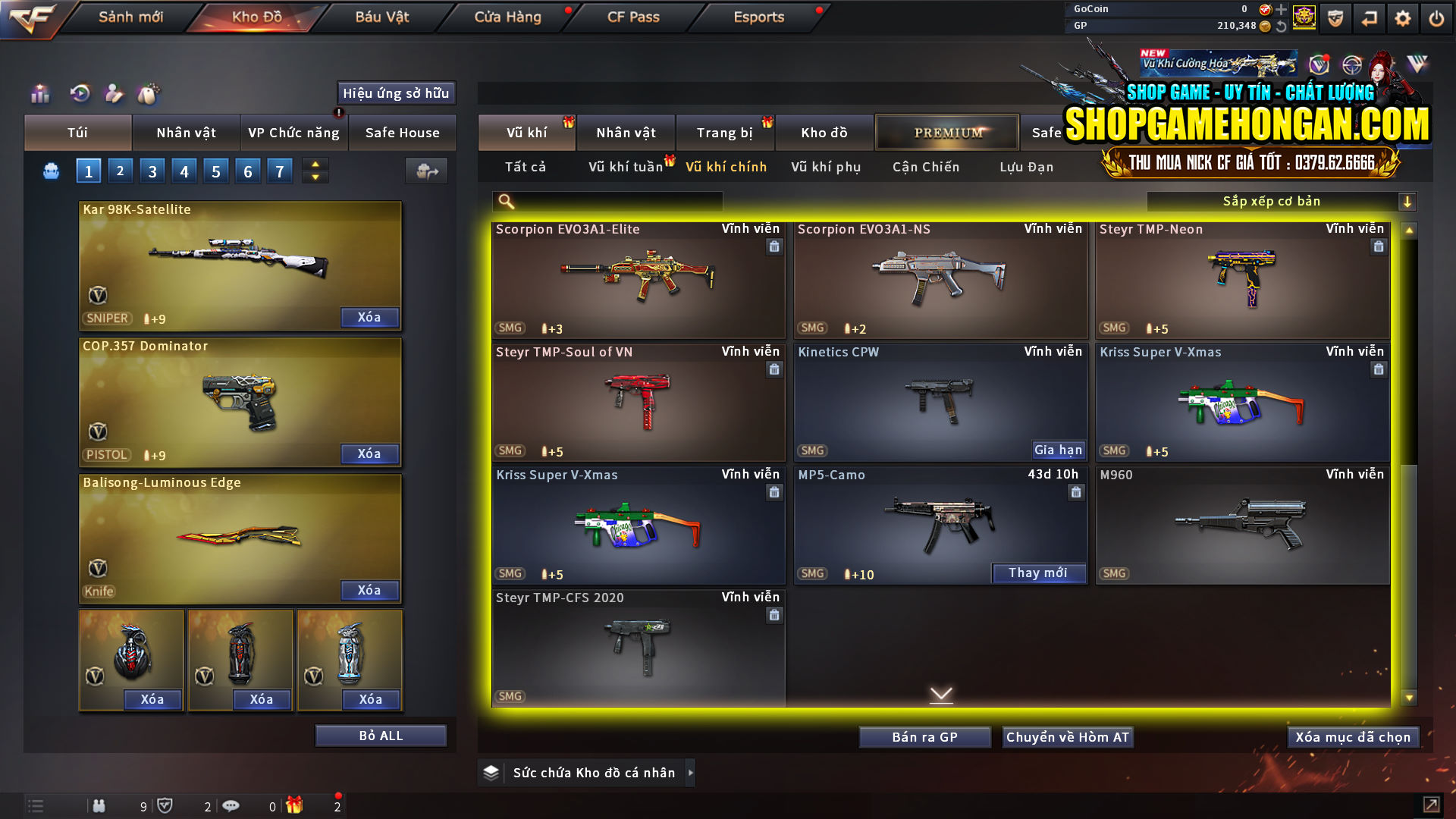The width and height of the screenshot is (1456, 819).
Task: Open the Vũ khí phụ weapons tab
Action: click(827, 167)
